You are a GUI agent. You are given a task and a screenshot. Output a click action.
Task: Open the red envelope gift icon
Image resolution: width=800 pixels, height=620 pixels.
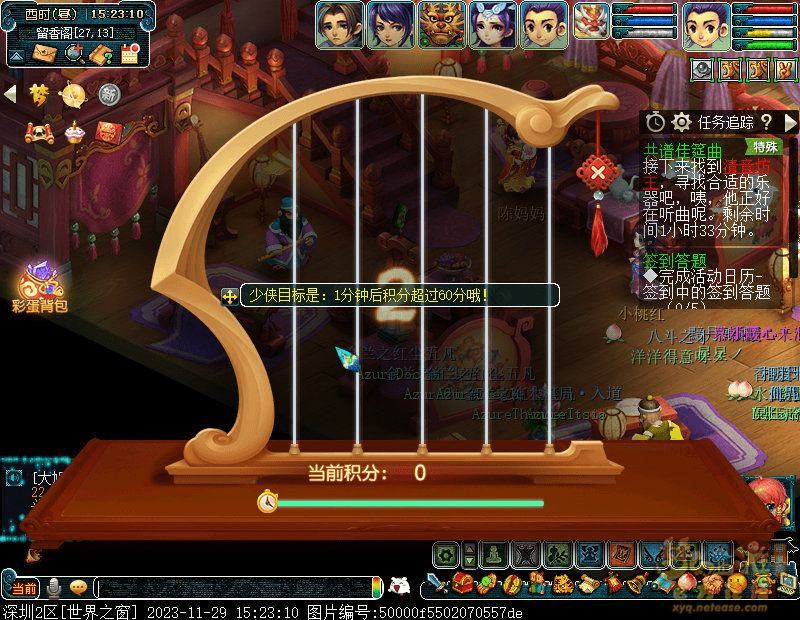click(x=108, y=132)
